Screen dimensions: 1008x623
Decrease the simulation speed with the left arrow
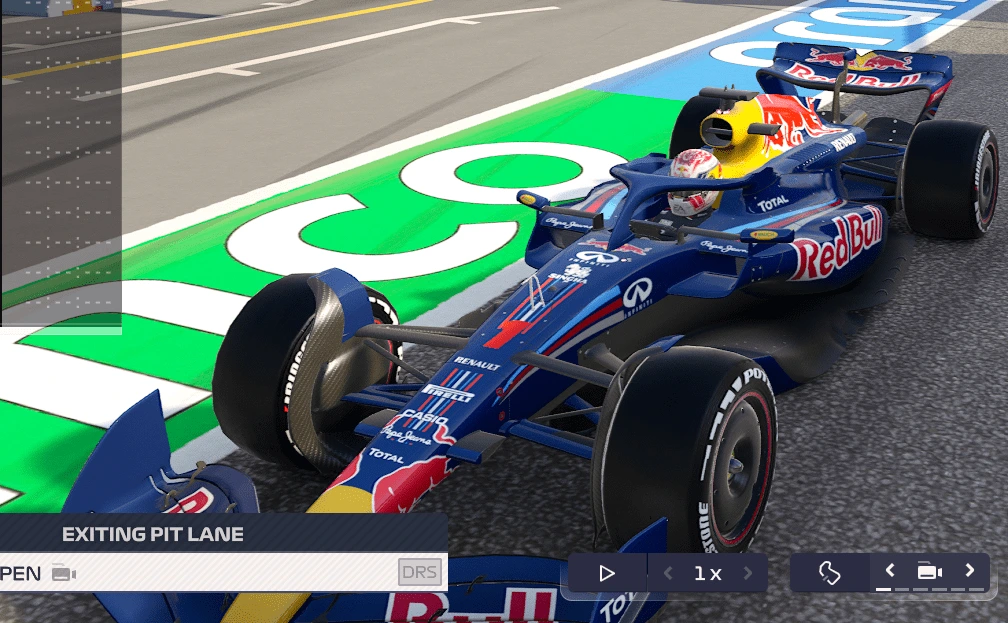[x=668, y=573]
